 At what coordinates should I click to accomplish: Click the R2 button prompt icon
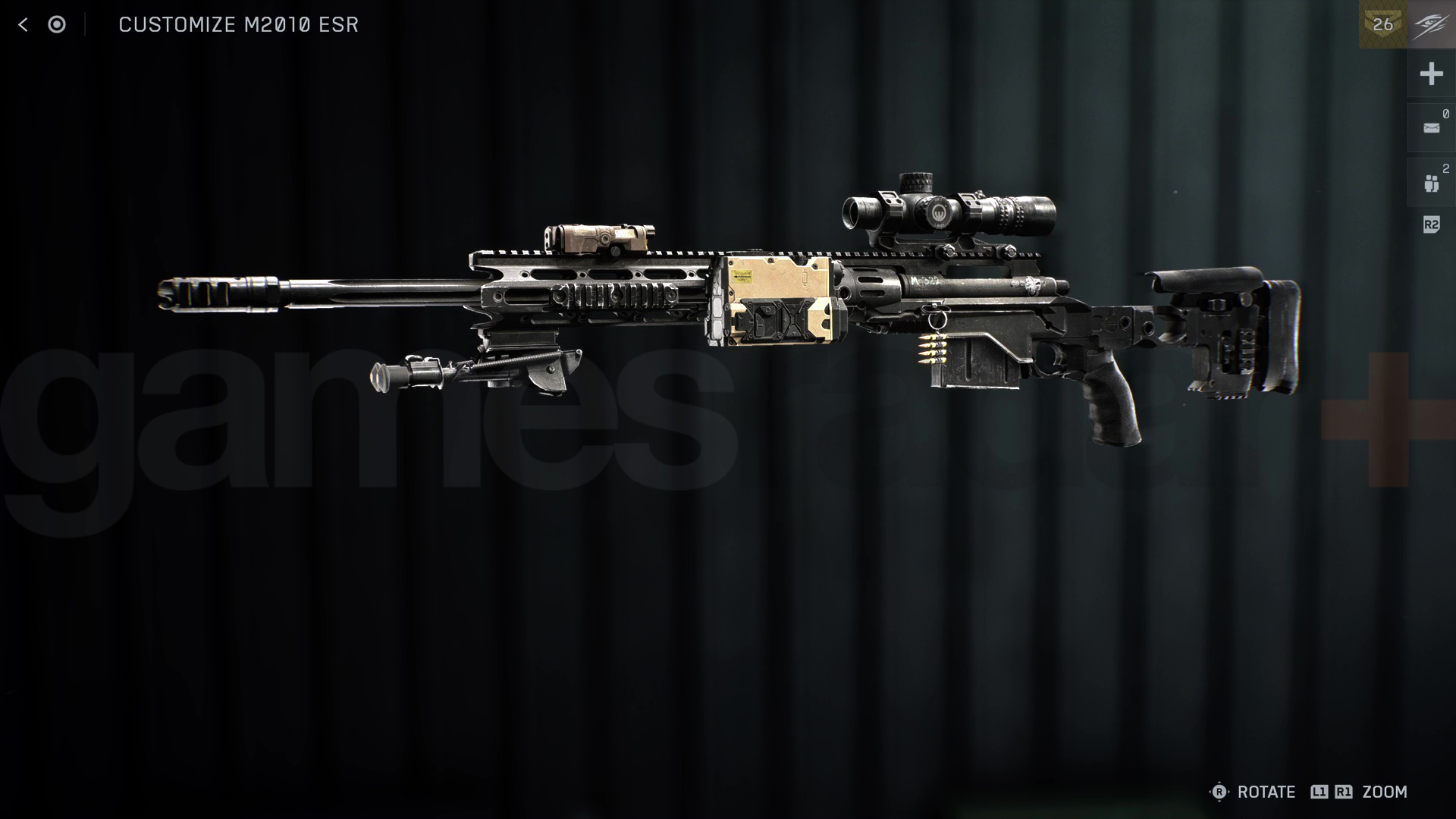click(1430, 224)
